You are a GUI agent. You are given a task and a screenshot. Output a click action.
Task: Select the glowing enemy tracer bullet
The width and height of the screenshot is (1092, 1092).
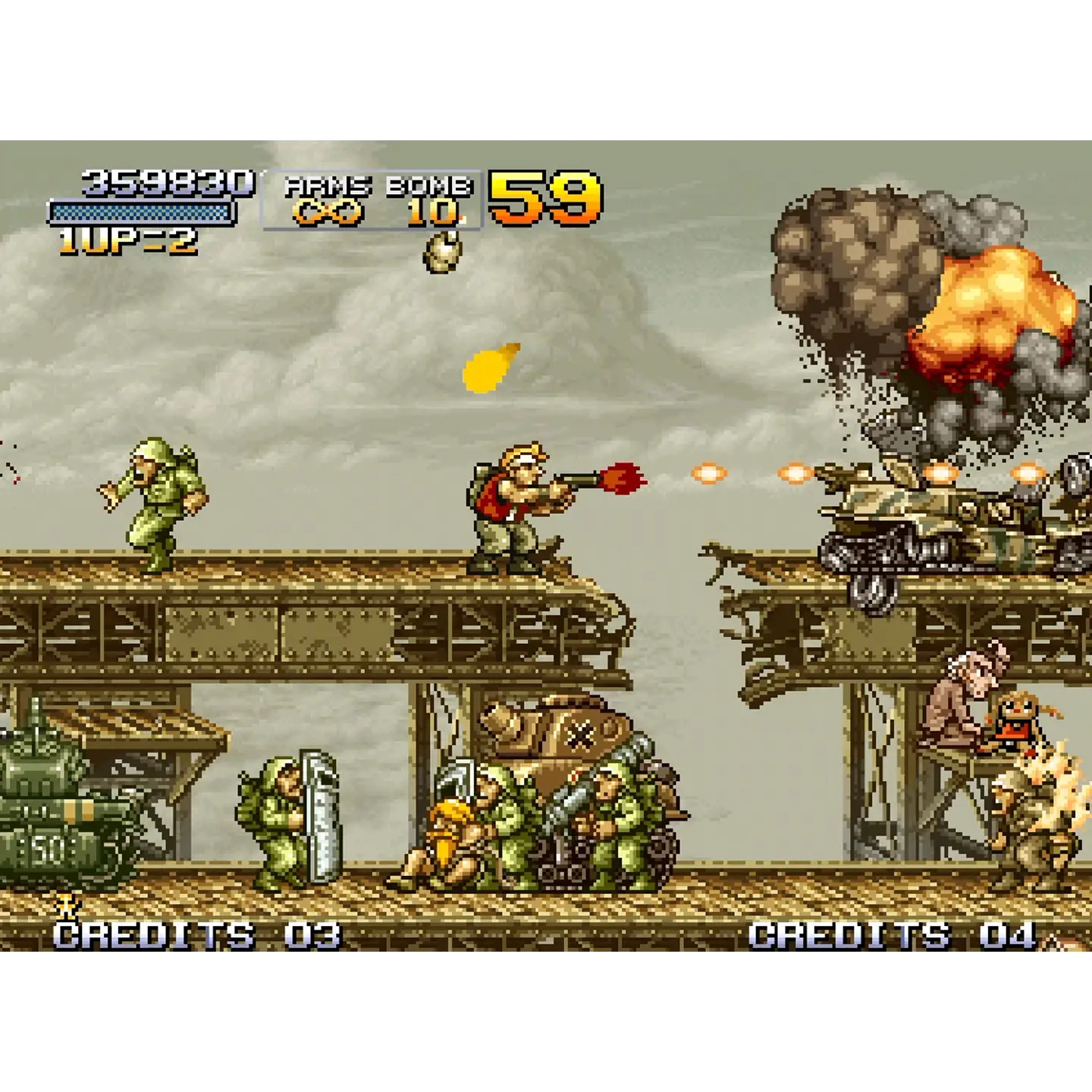click(708, 472)
